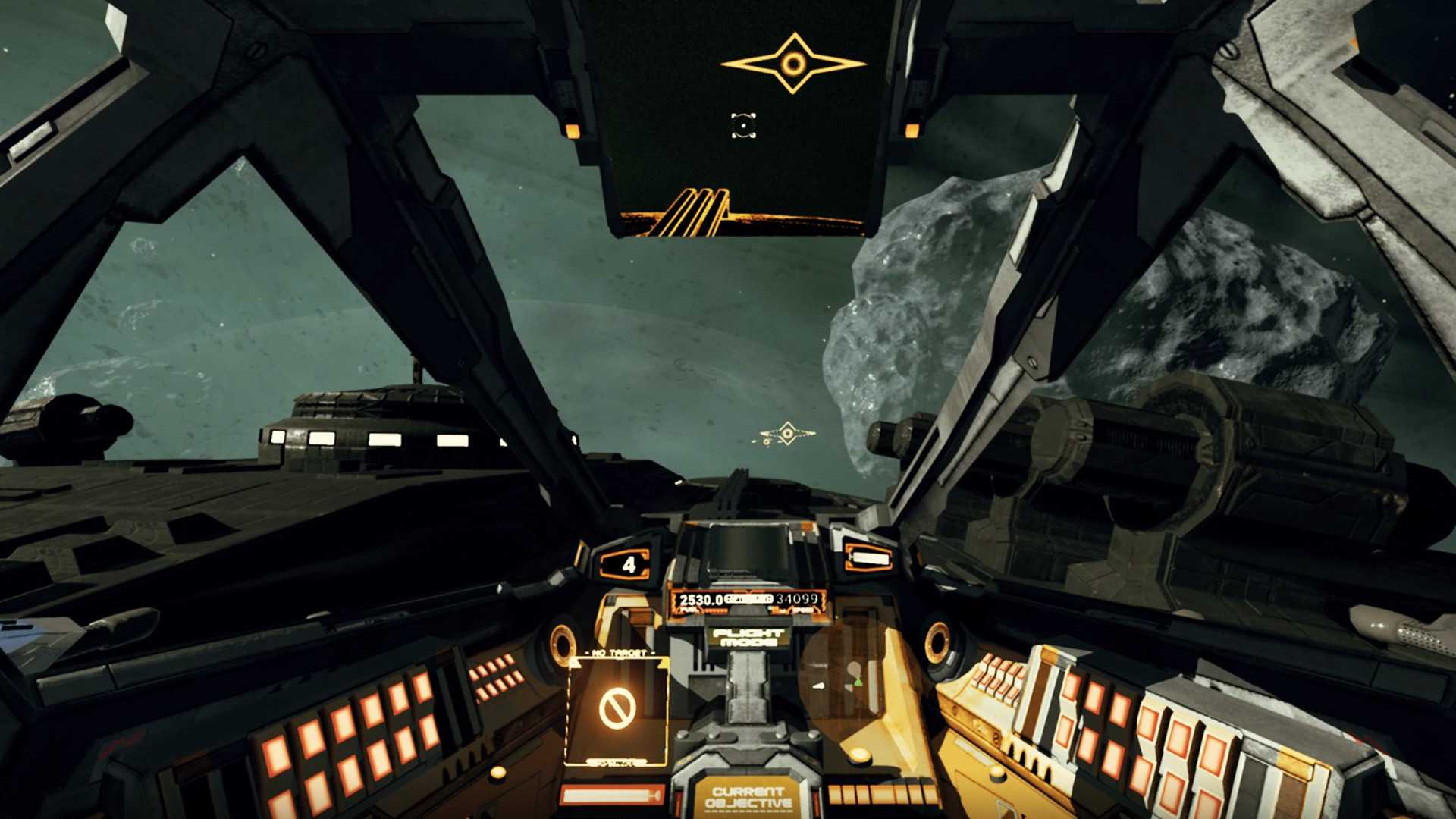Click the overhead screen's objective compass icon
The height and width of the screenshot is (819, 1456).
pos(793,64)
